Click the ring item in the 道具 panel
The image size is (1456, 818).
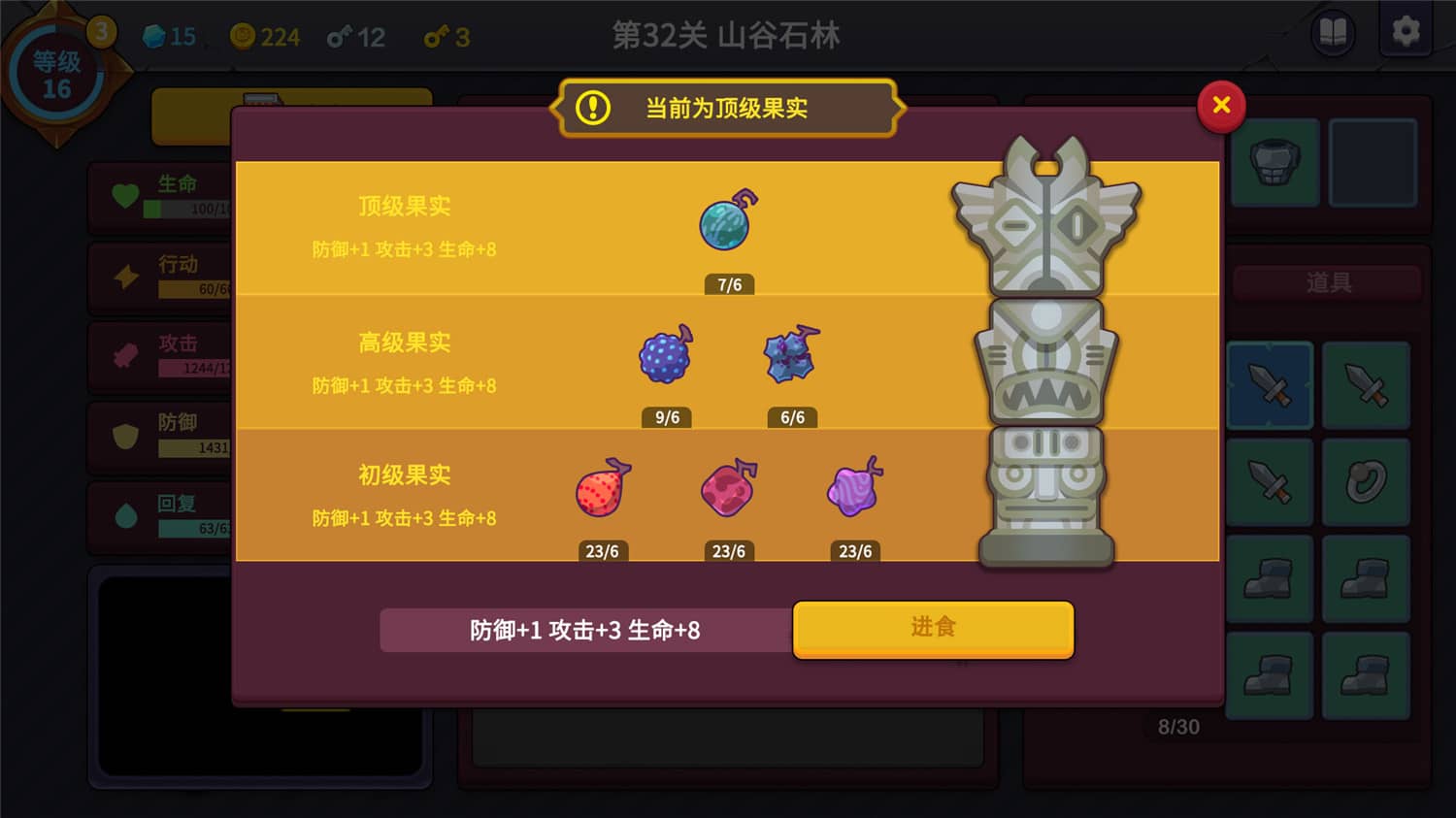(x=1366, y=481)
